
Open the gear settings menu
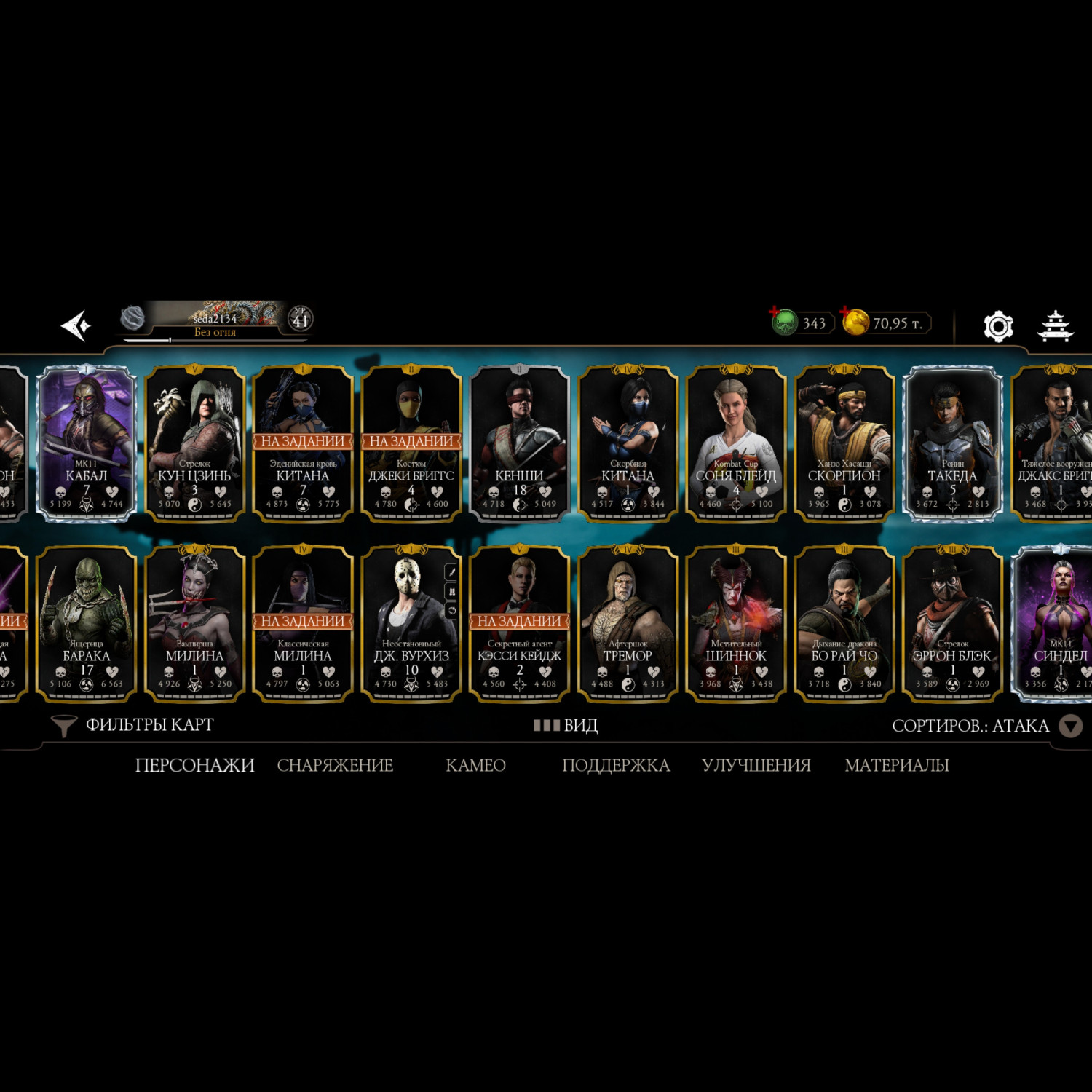[x=998, y=326]
